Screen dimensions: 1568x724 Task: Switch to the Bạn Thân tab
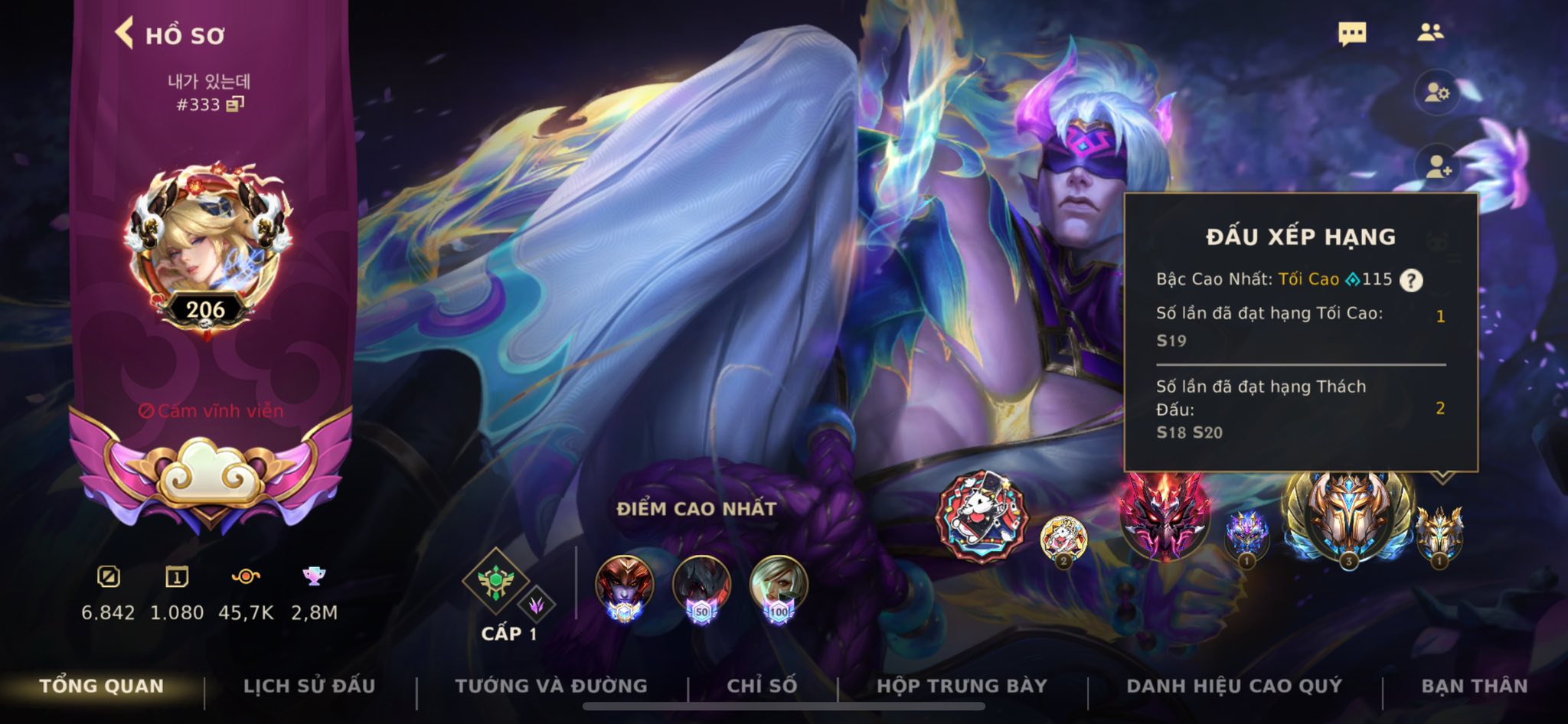[x=1474, y=686]
